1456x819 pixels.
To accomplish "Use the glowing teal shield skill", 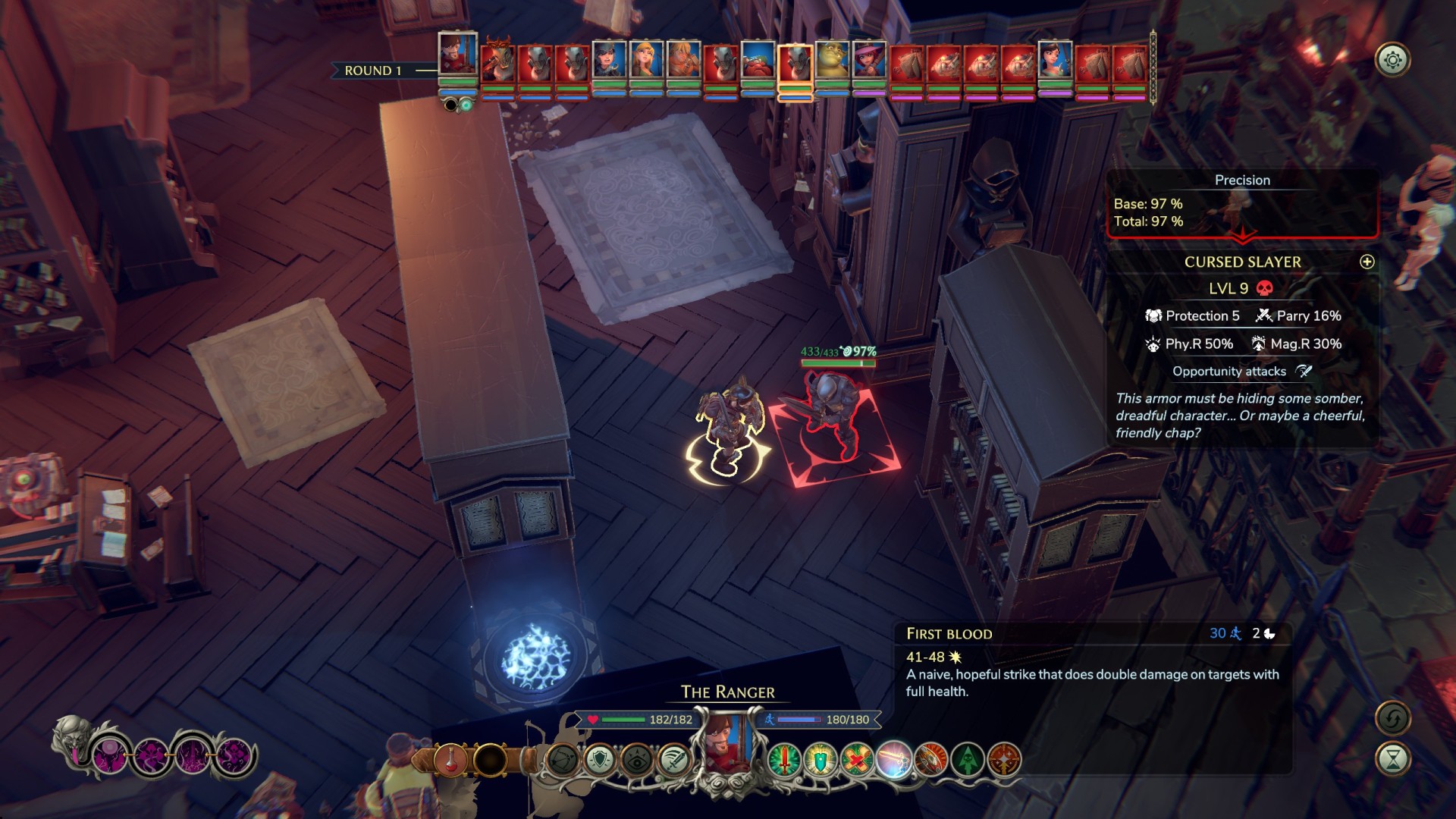I will 821,760.
